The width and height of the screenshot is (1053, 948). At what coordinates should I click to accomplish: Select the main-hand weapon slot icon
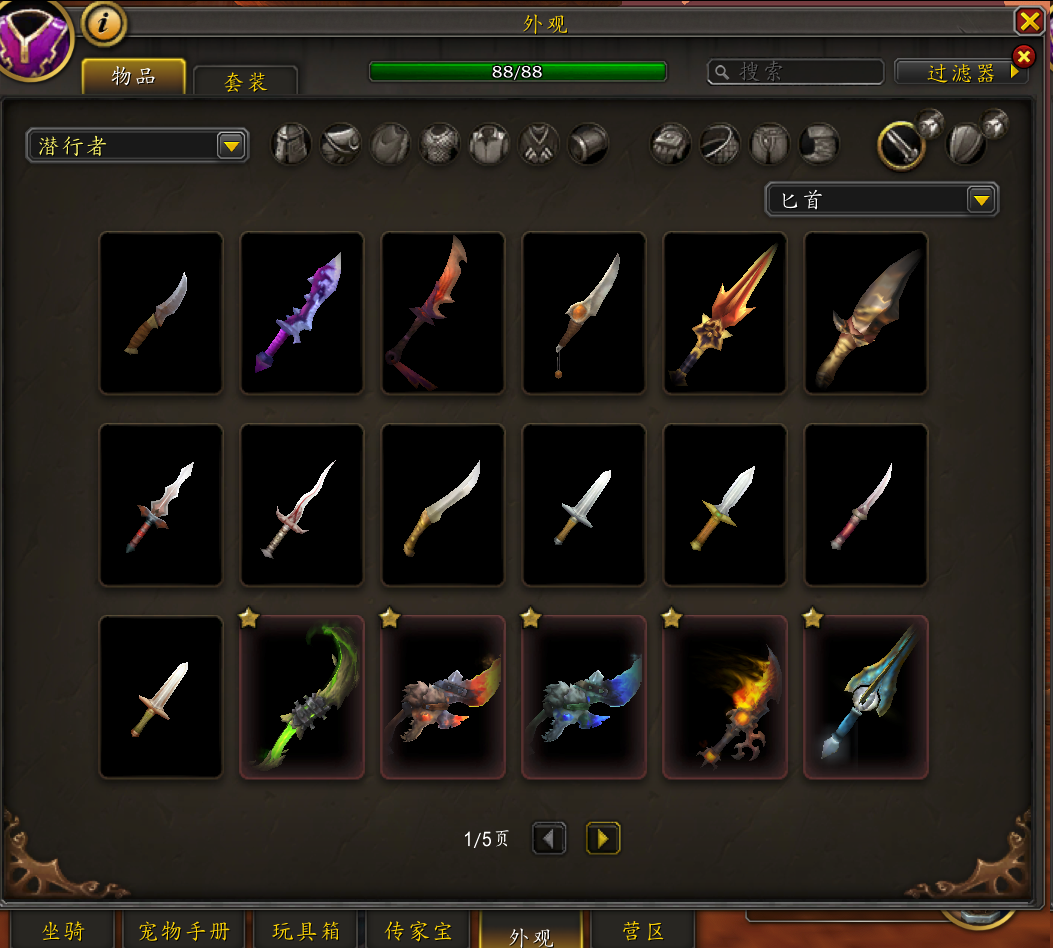899,146
